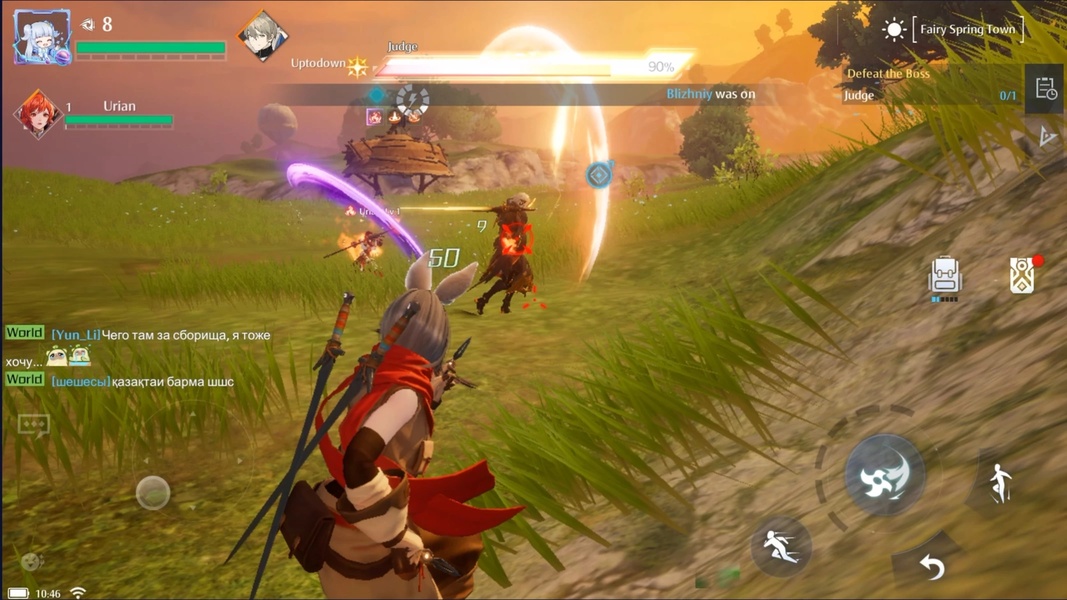Tap the jump figure button
The height and width of the screenshot is (600, 1067).
point(1000,484)
